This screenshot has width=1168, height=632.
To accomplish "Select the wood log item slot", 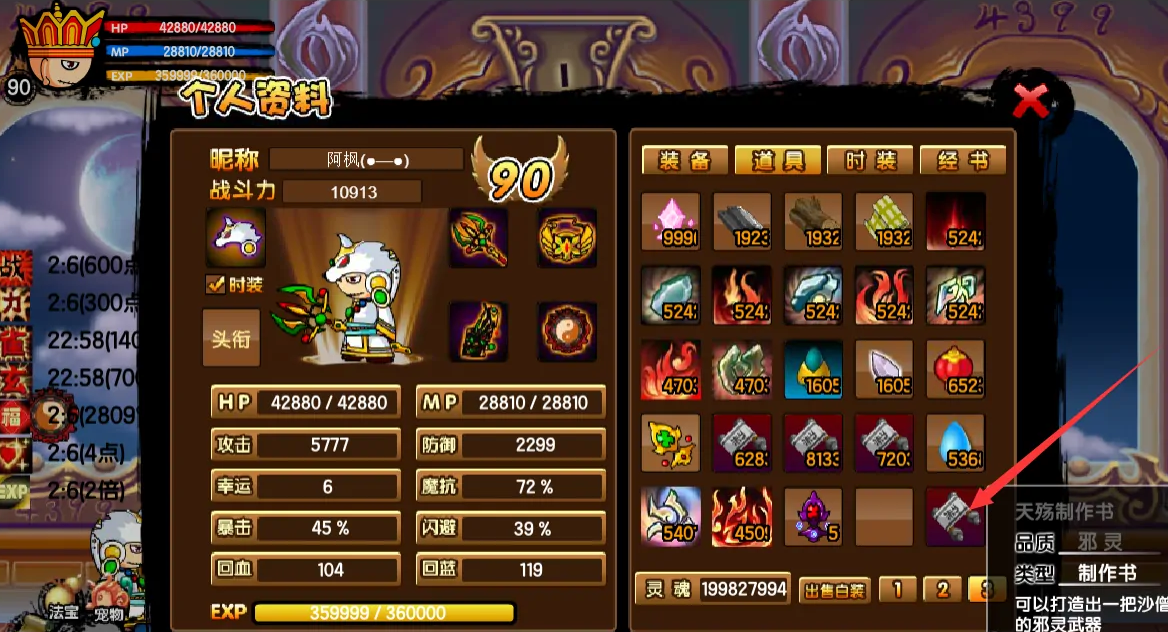I will [x=813, y=221].
